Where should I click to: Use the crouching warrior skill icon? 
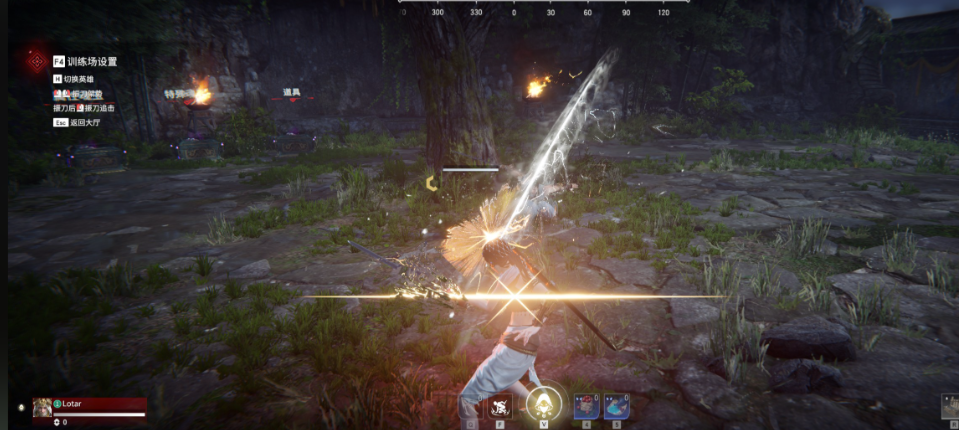click(x=503, y=406)
